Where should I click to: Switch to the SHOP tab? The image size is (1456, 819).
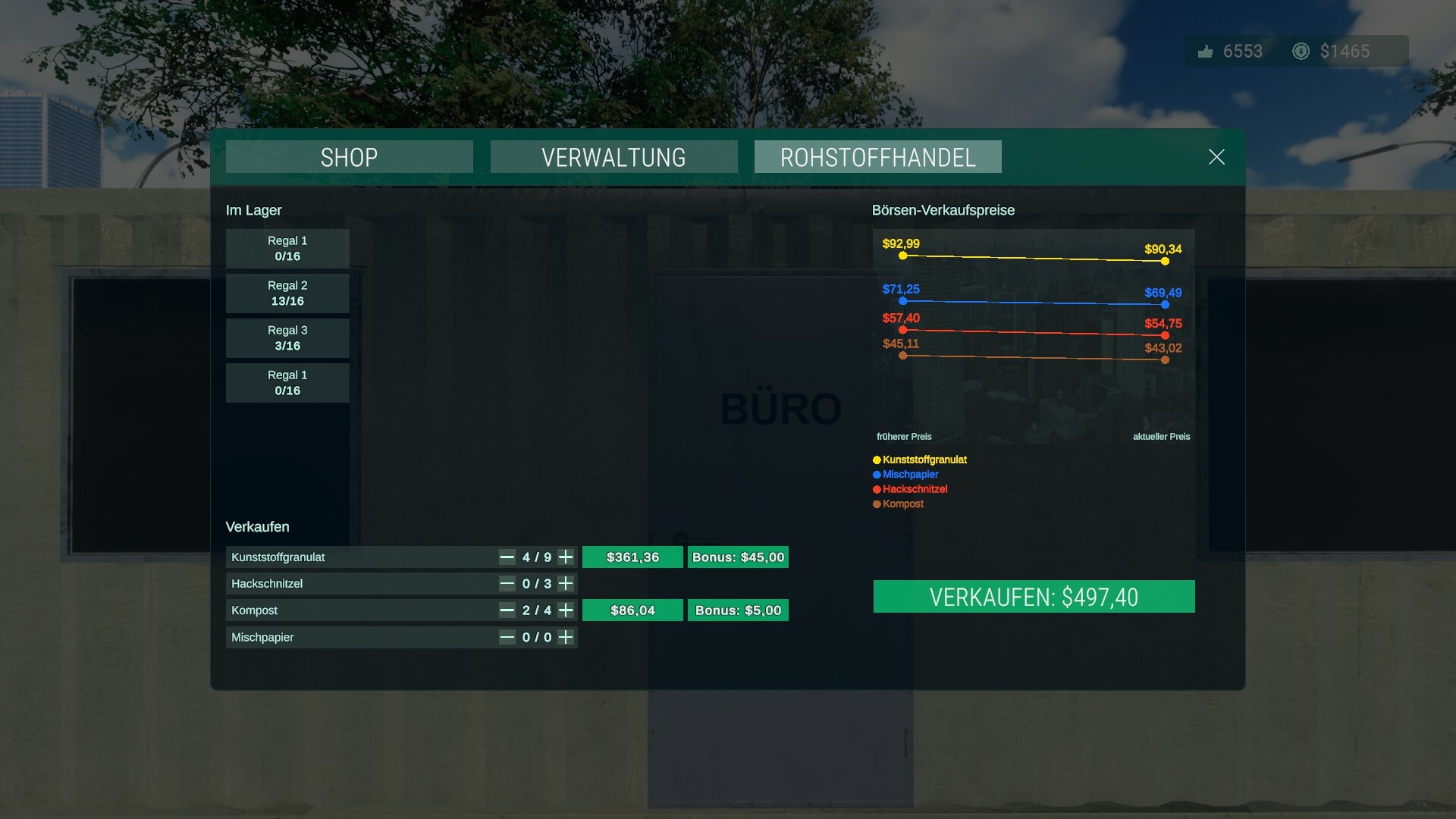(x=349, y=157)
